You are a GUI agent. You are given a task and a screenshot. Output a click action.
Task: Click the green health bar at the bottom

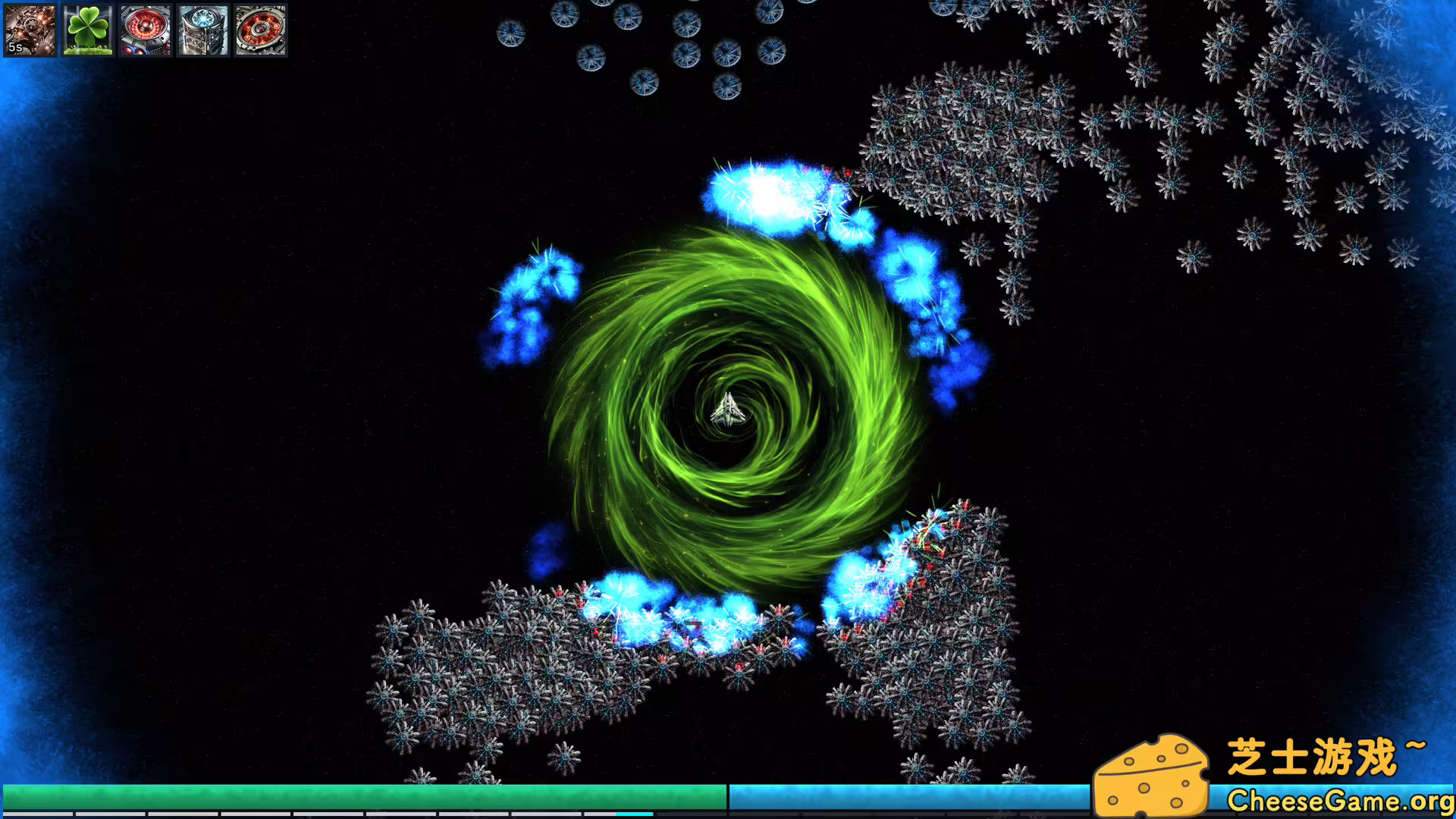point(364,795)
